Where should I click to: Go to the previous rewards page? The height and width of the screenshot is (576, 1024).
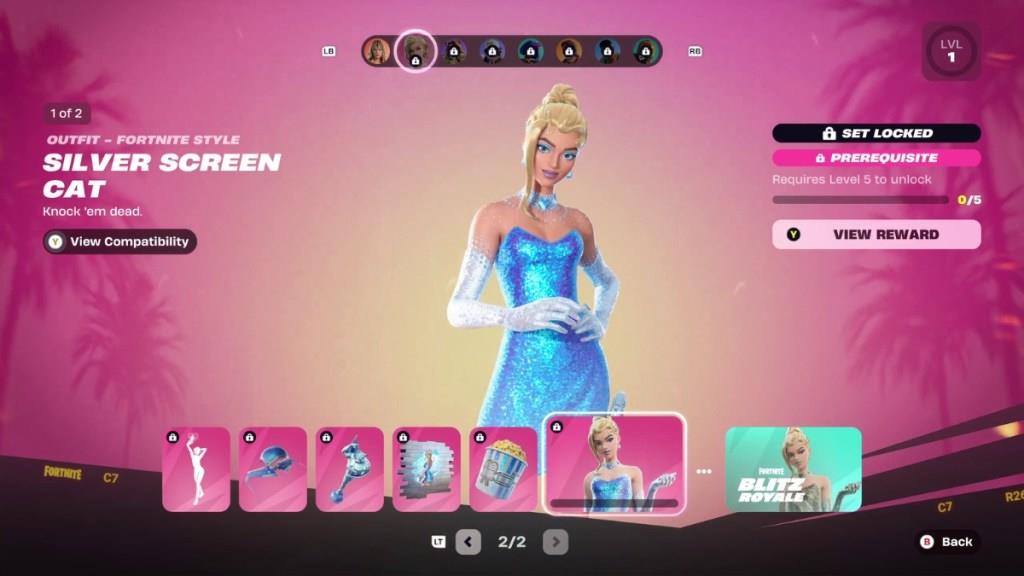468,542
